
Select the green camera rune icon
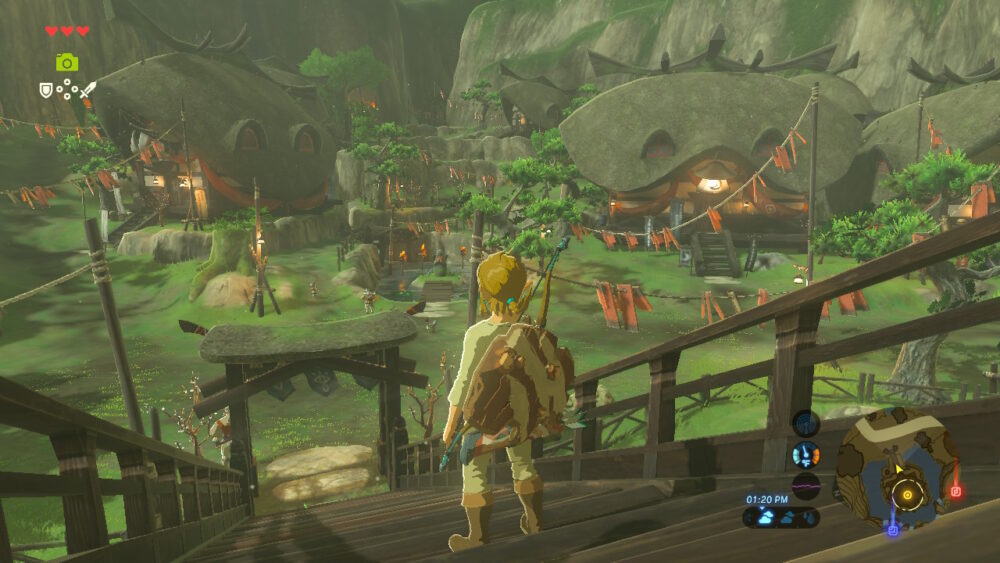tap(67, 62)
